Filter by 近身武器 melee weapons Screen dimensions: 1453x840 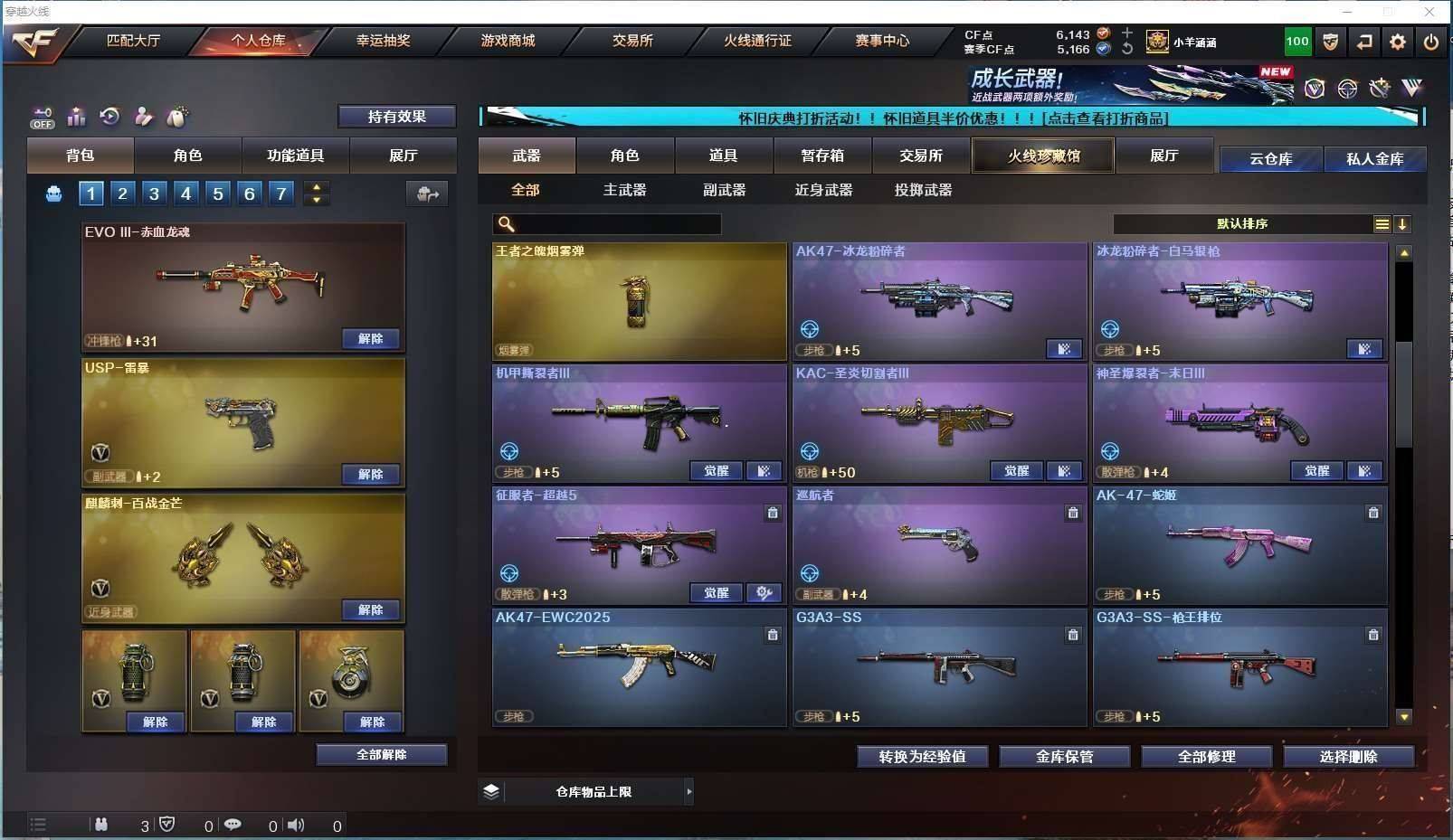[823, 190]
